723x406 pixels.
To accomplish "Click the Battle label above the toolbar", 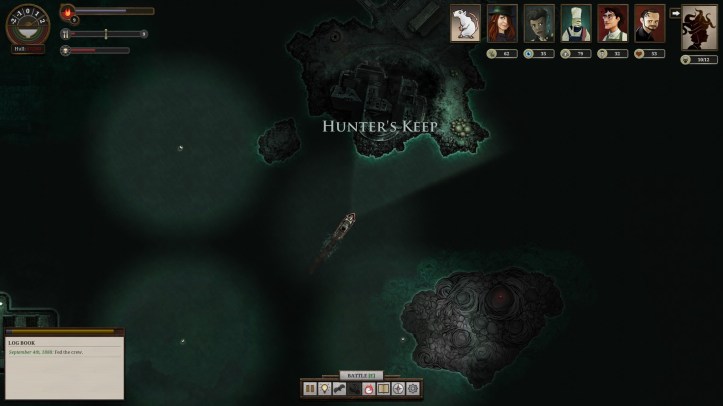I will [361, 375].
